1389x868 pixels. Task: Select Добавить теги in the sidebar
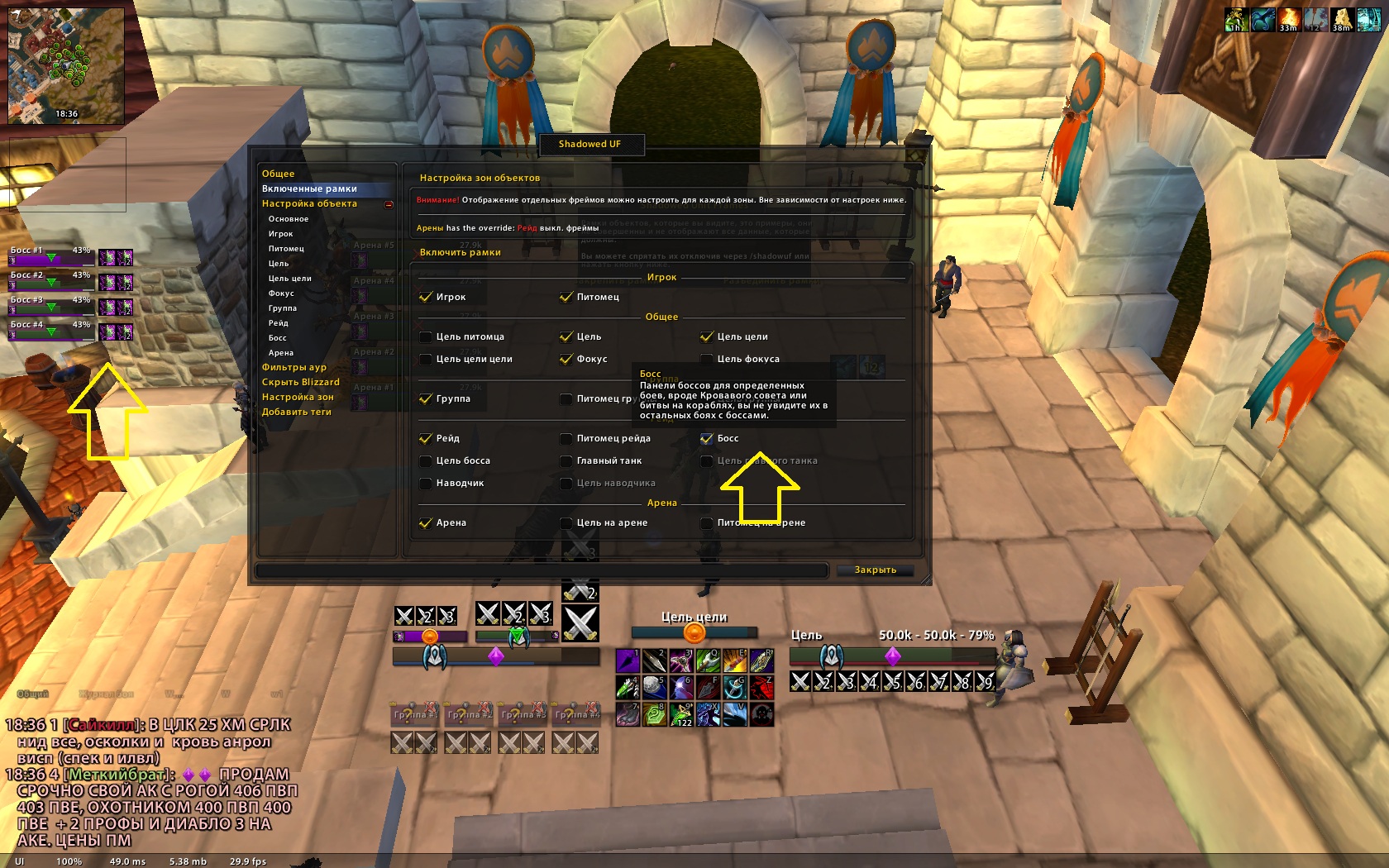pyautogui.click(x=296, y=413)
